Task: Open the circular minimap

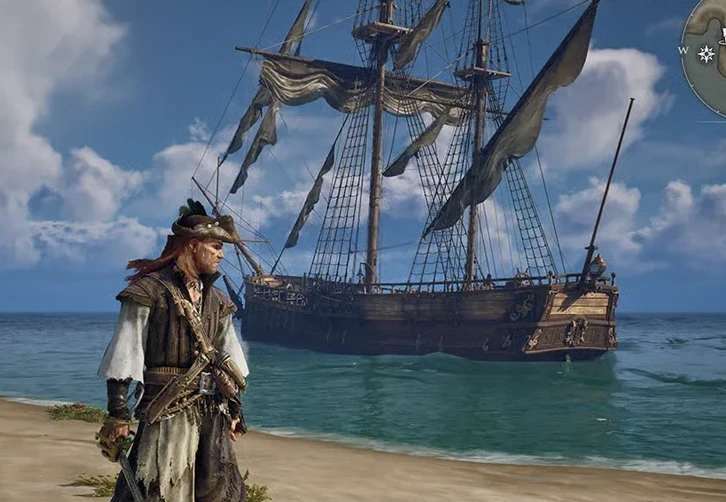Action: tap(712, 60)
